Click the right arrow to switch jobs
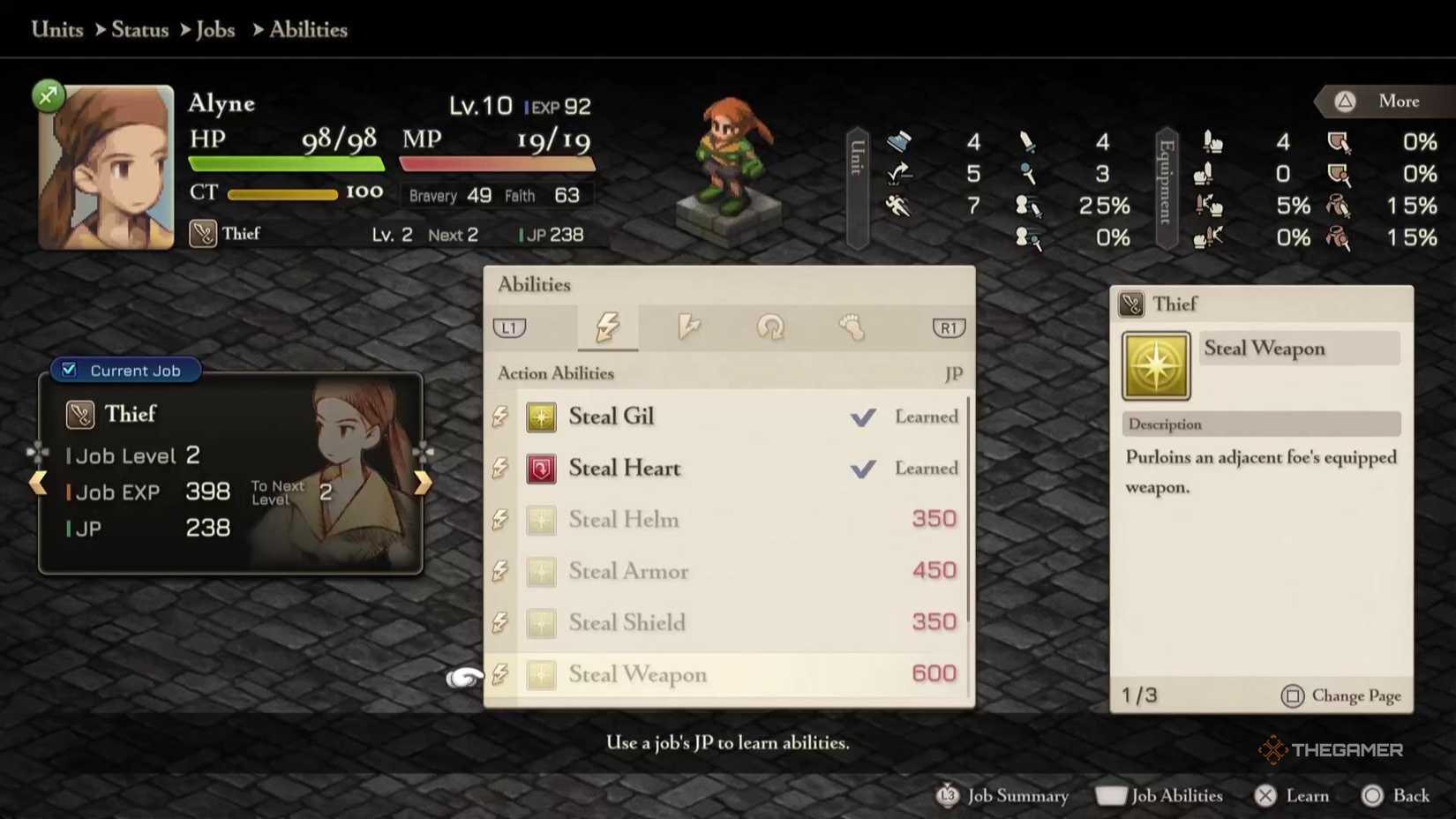1456x819 pixels. pos(423,482)
